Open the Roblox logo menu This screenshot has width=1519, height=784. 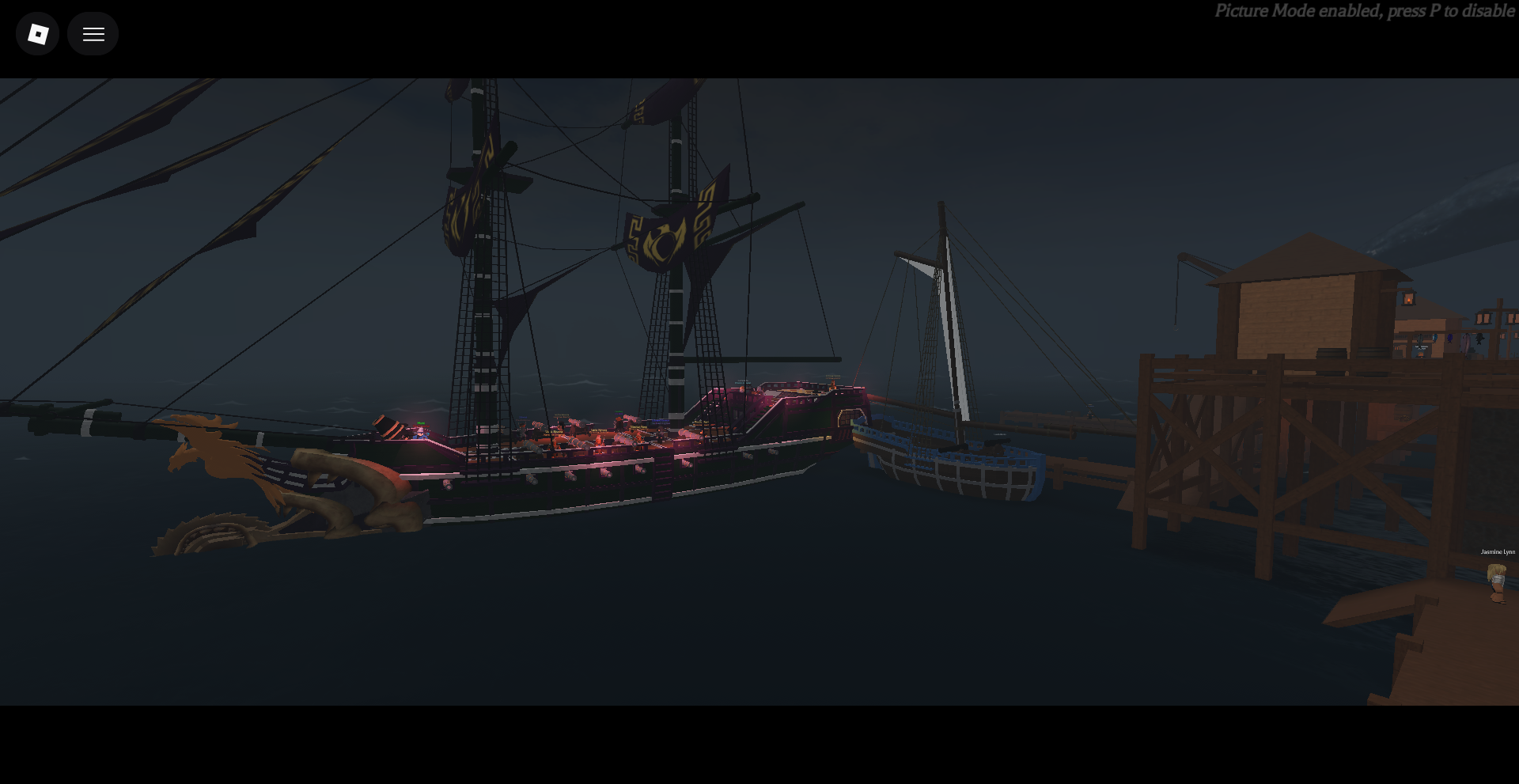pyautogui.click(x=38, y=34)
